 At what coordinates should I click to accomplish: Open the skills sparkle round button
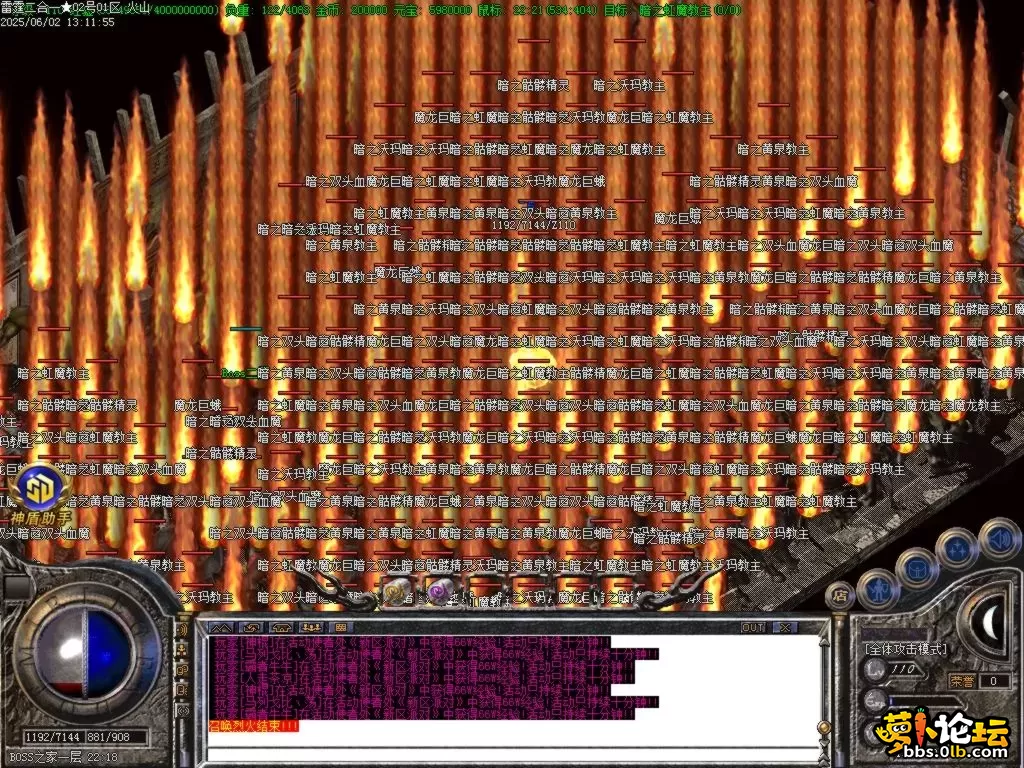click(x=959, y=549)
